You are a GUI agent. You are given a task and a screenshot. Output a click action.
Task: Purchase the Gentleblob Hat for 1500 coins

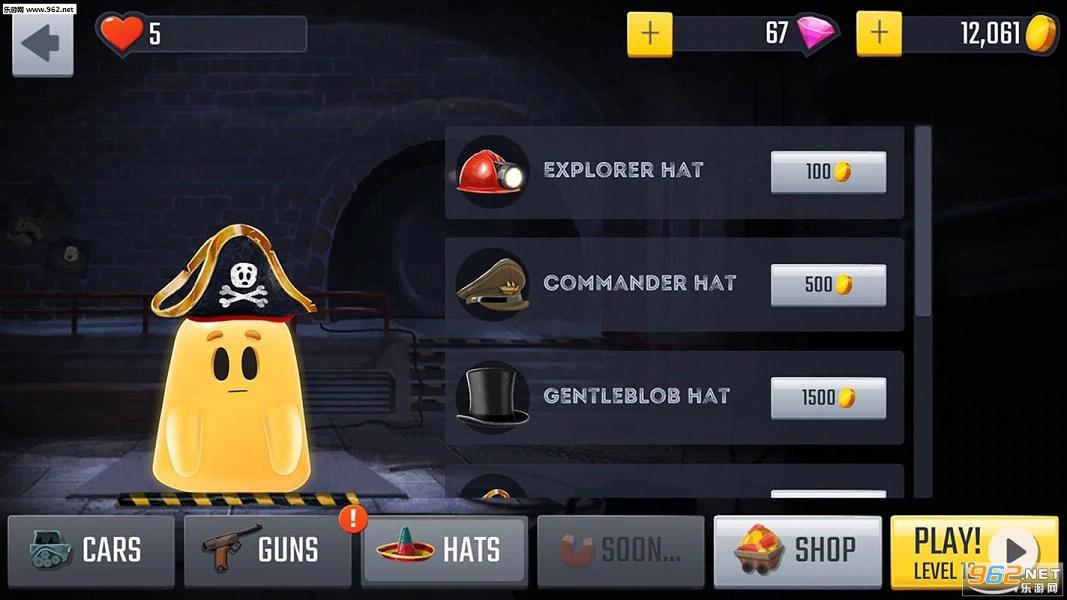(828, 398)
